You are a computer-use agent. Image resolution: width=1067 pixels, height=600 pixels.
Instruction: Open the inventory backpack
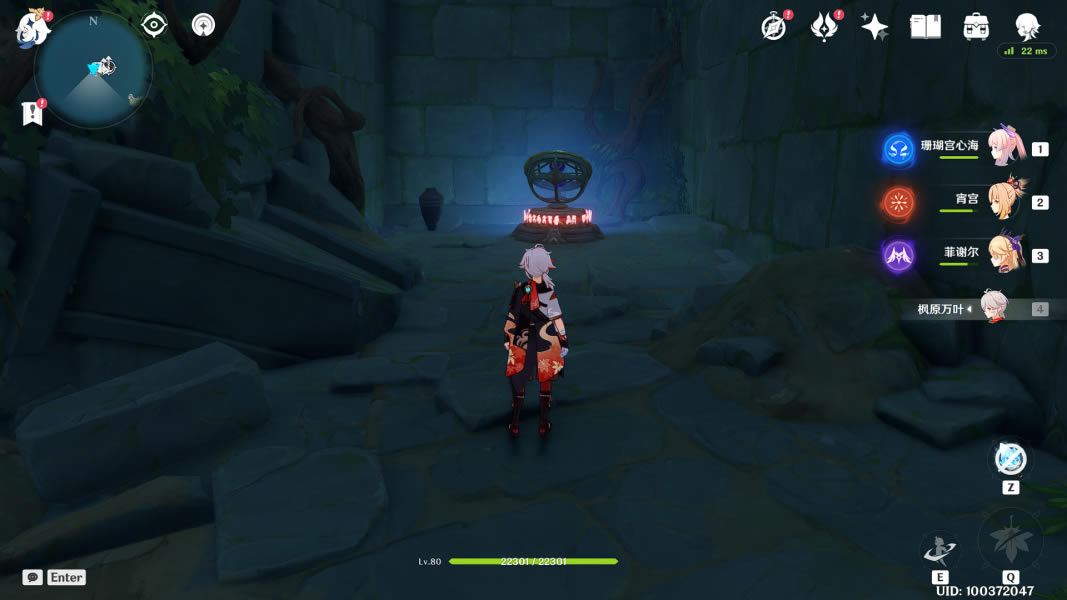tap(976, 27)
